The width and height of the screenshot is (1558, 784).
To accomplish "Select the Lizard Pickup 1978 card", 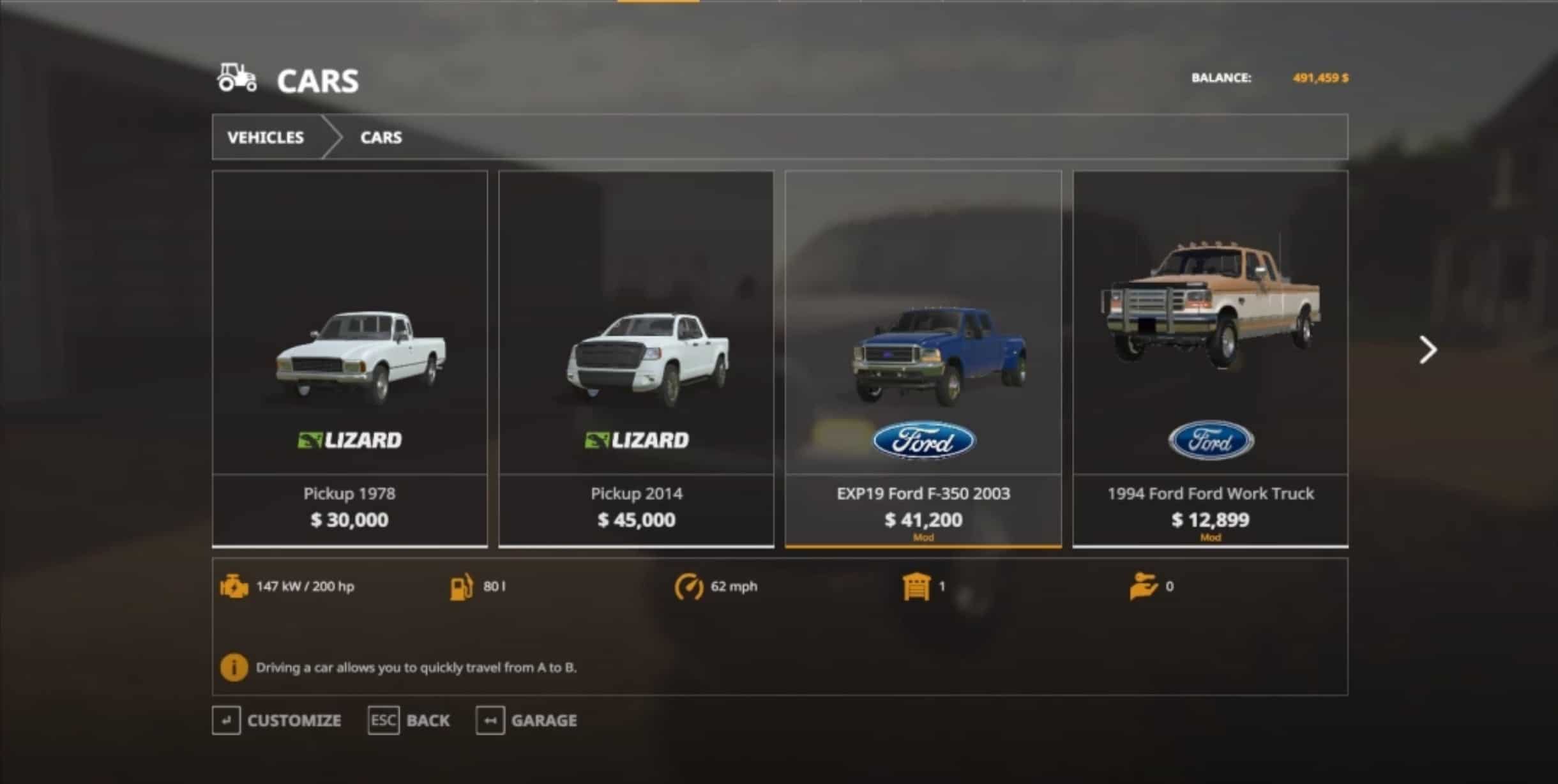I will 349,358.
